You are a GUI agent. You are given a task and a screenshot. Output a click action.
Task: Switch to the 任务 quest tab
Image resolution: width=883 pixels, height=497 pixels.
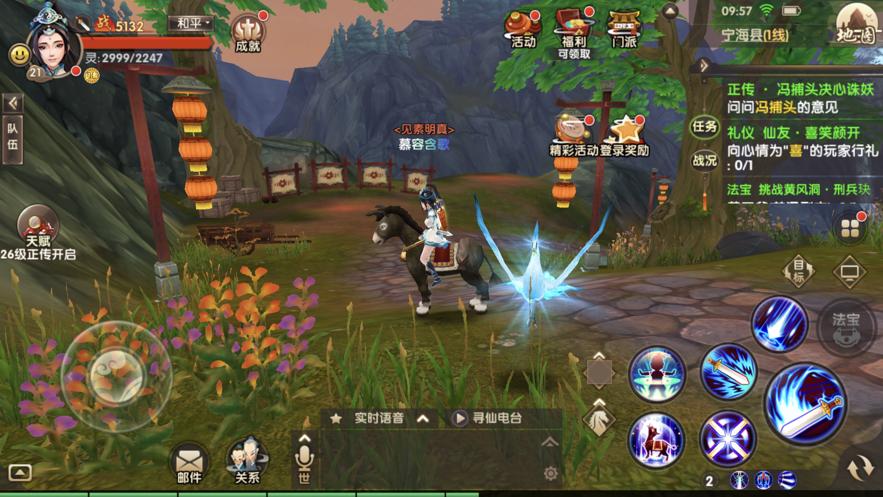pos(705,127)
